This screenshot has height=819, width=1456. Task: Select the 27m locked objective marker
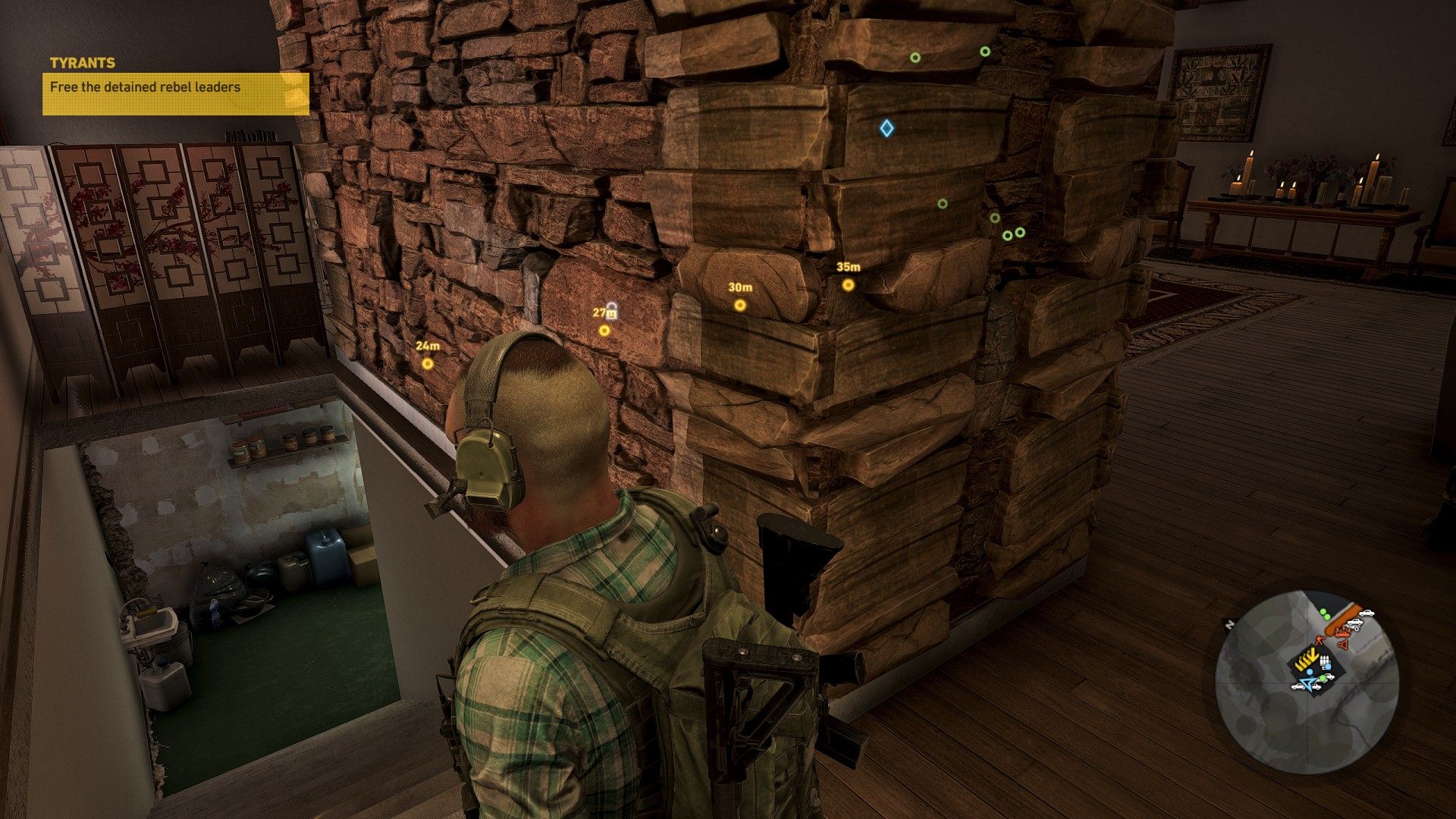click(x=604, y=330)
